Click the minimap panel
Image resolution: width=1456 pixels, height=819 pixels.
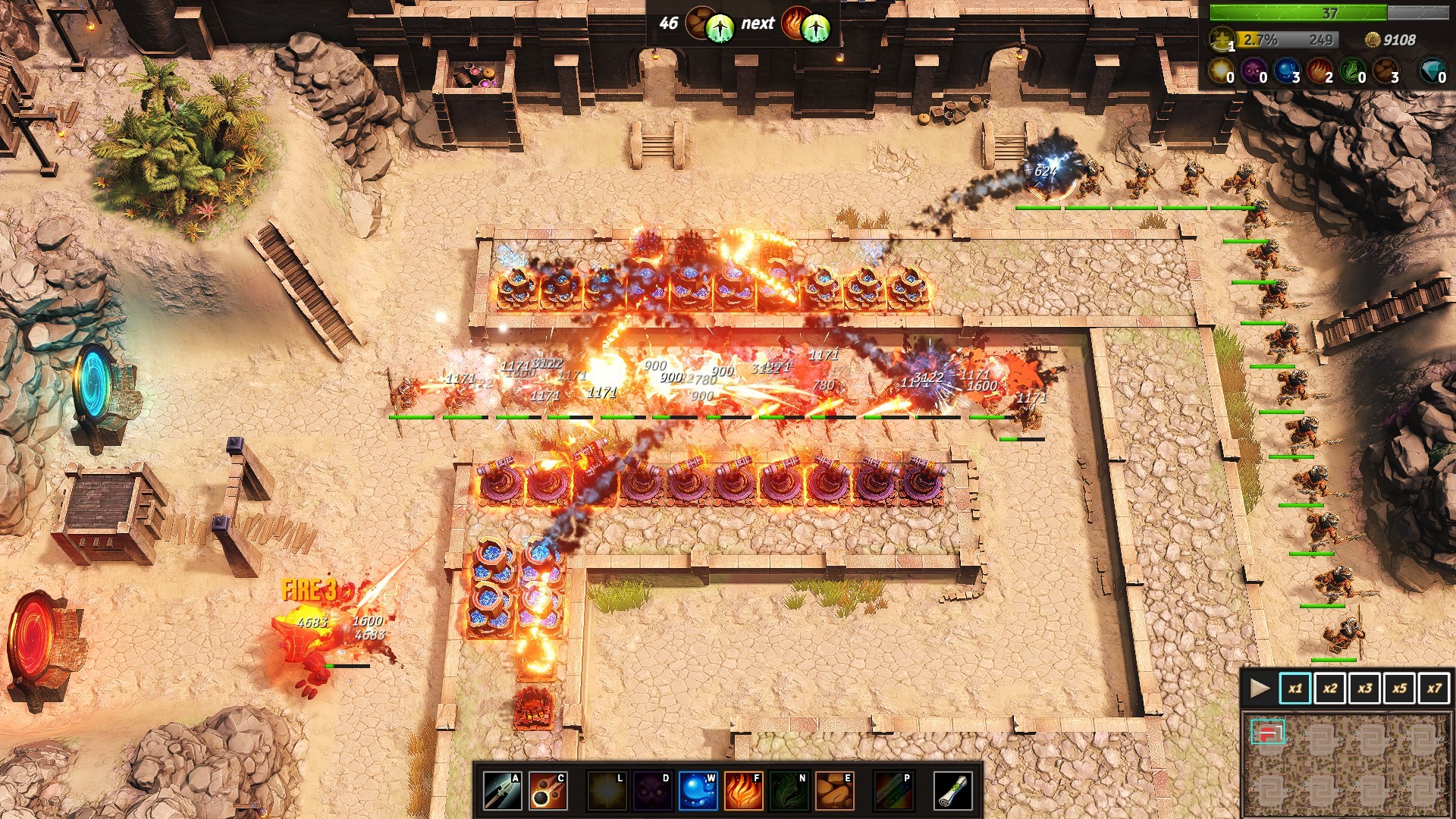1348,764
